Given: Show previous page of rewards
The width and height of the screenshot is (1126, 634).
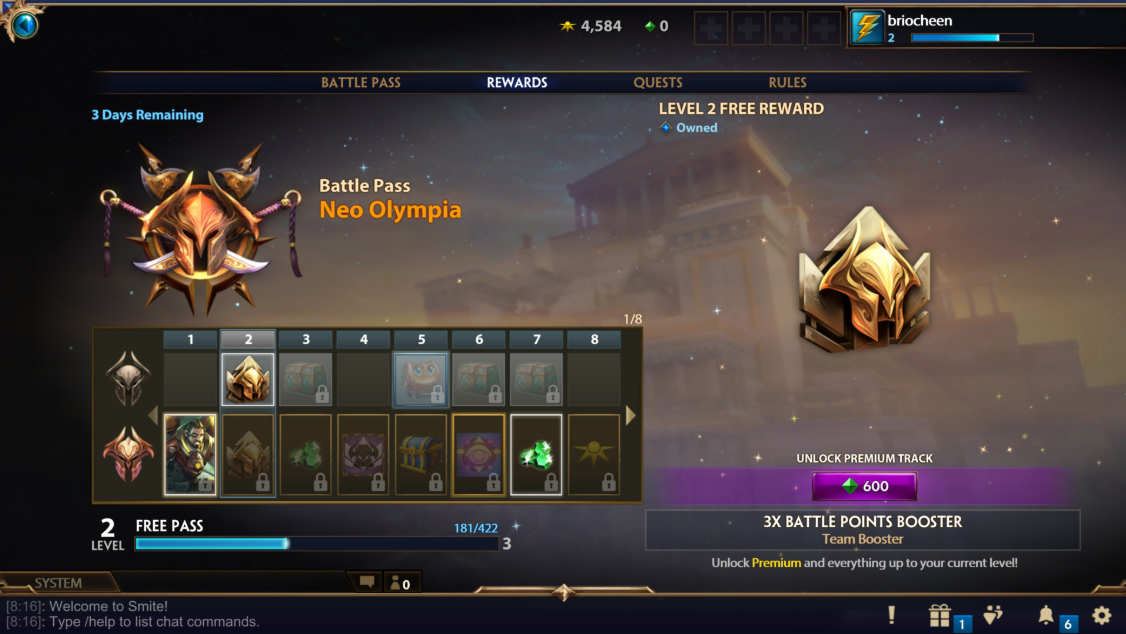Looking at the screenshot, I should tap(153, 415).
